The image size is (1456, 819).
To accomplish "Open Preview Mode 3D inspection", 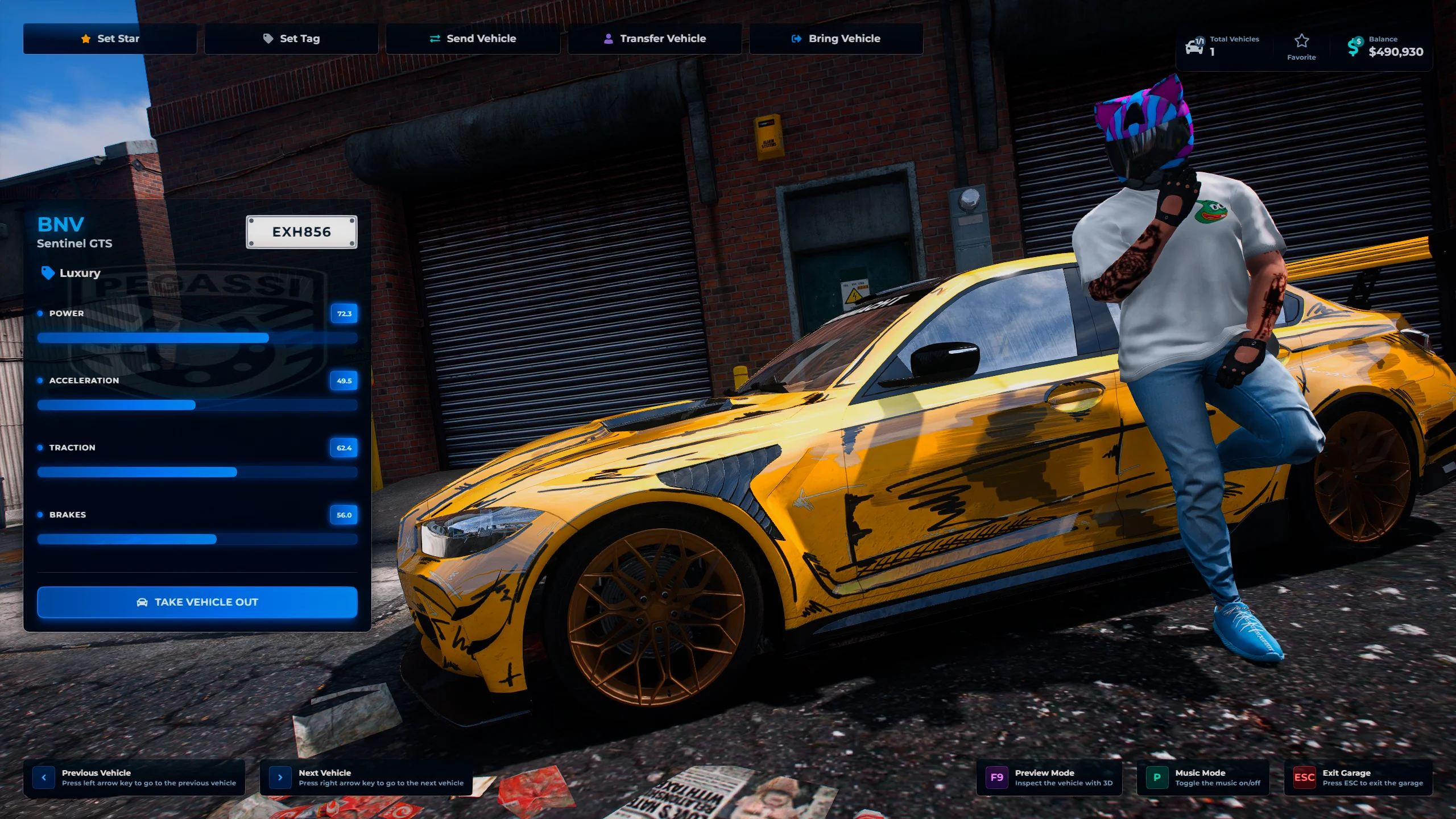I will (1049, 777).
